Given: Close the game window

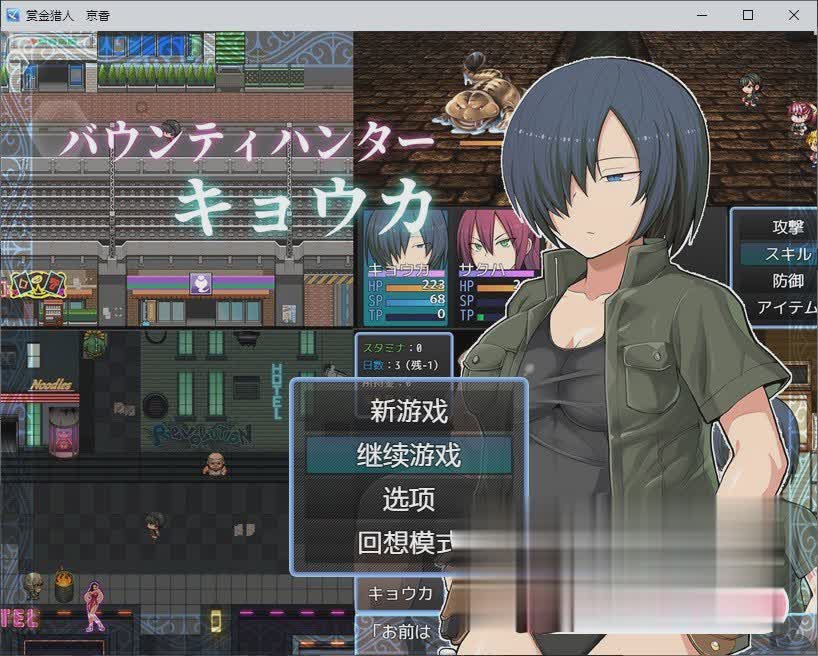Looking at the screenshot, I should (794, 15).
